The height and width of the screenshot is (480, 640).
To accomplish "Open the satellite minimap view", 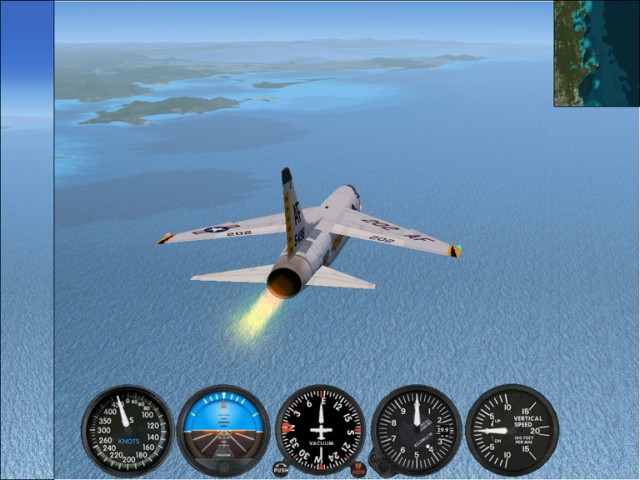I will click(x=596, y=53).
